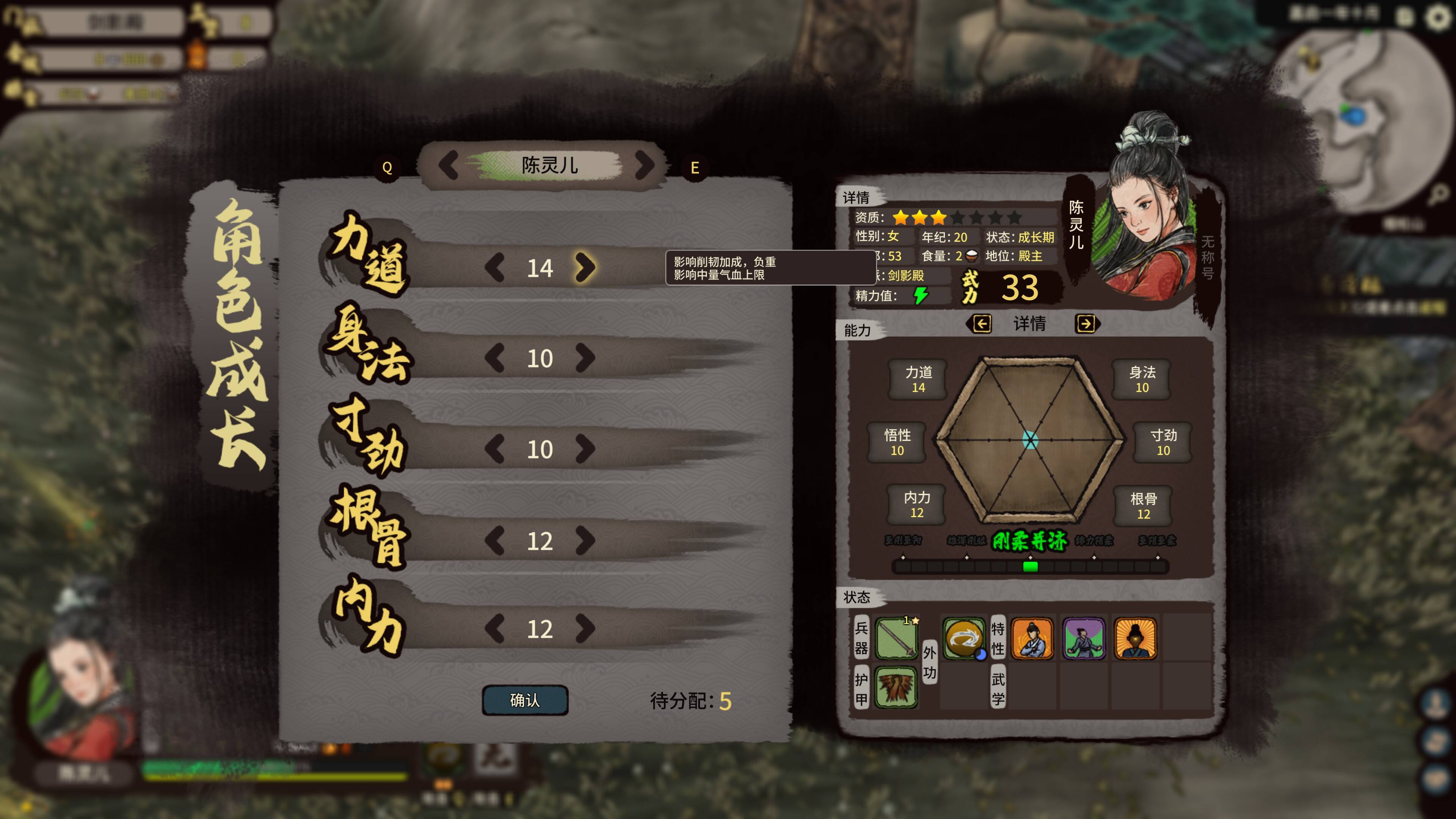
Task: Decrease 力道 attribute value
Action: (494, 267)
